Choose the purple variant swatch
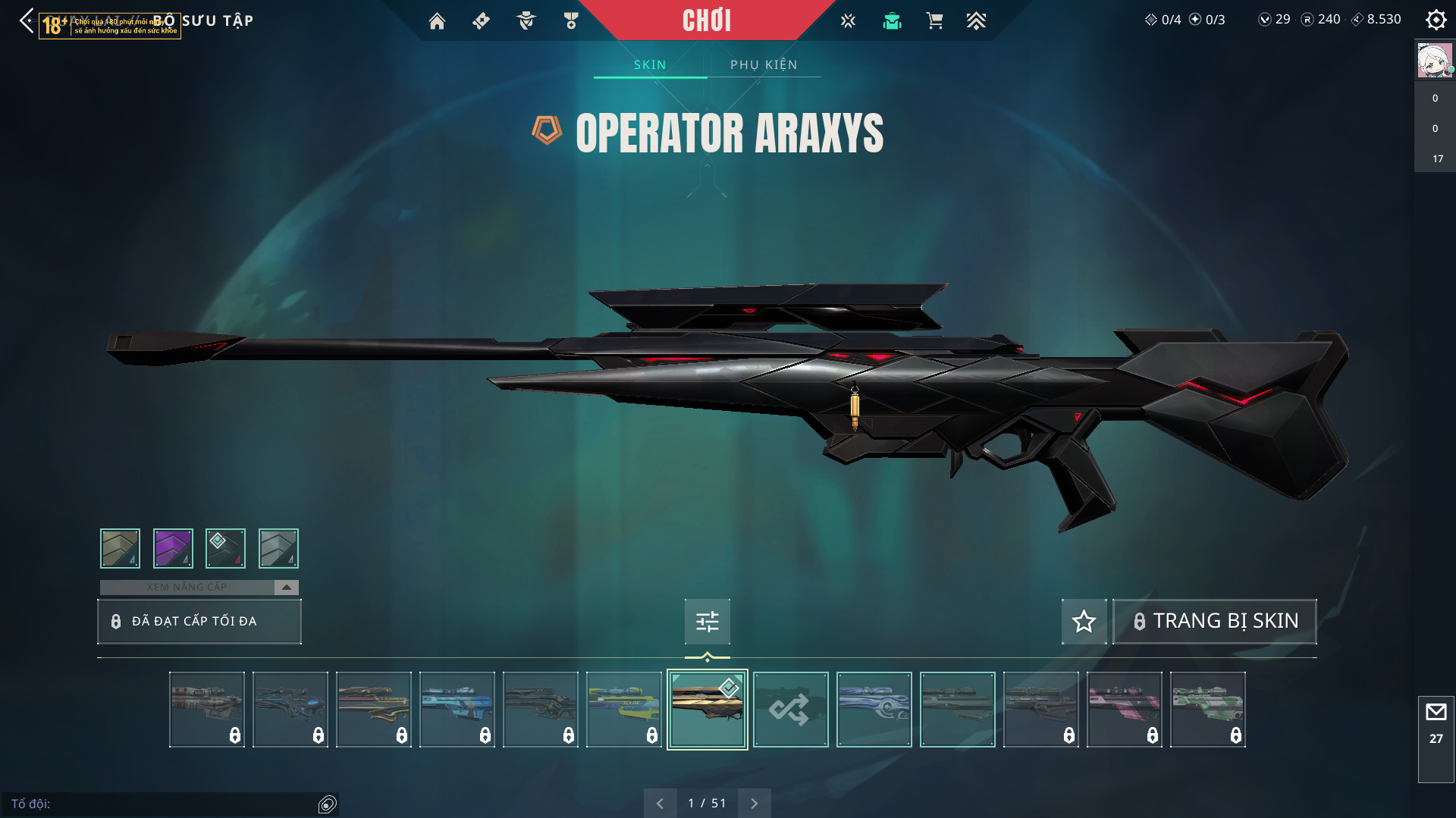1456x818 pixels. pos(173,548)
